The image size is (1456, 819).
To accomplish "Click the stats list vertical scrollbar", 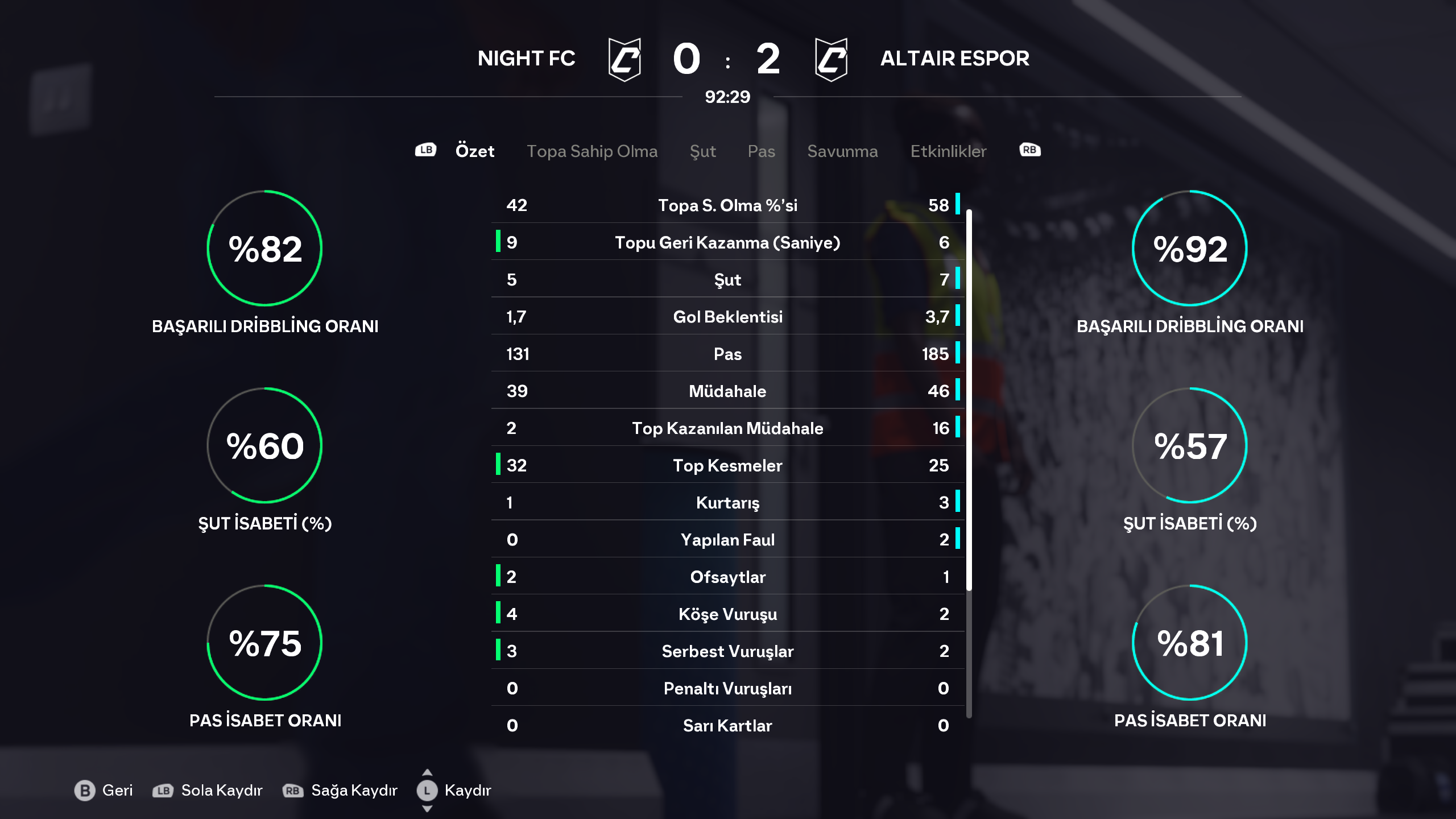I will coord(969,398).
